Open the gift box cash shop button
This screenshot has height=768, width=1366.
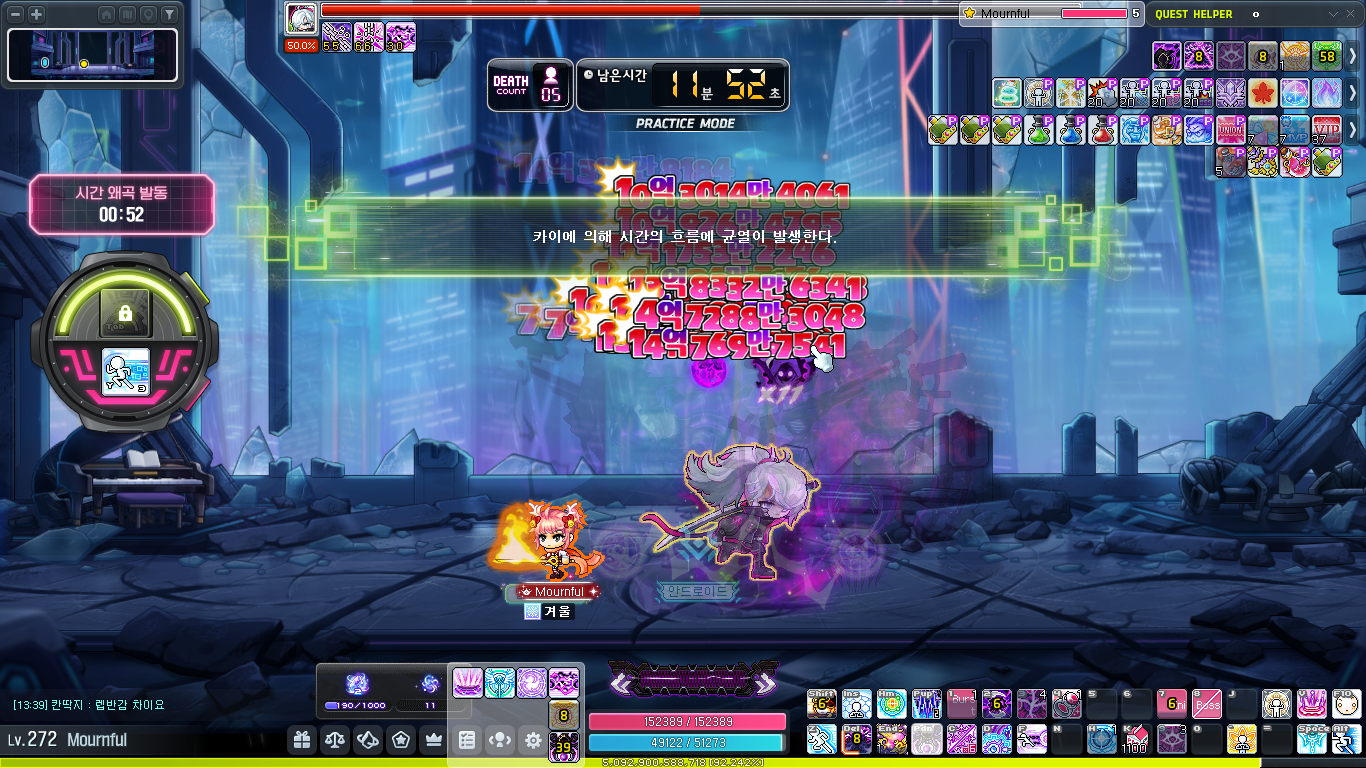tap(301, 741)
